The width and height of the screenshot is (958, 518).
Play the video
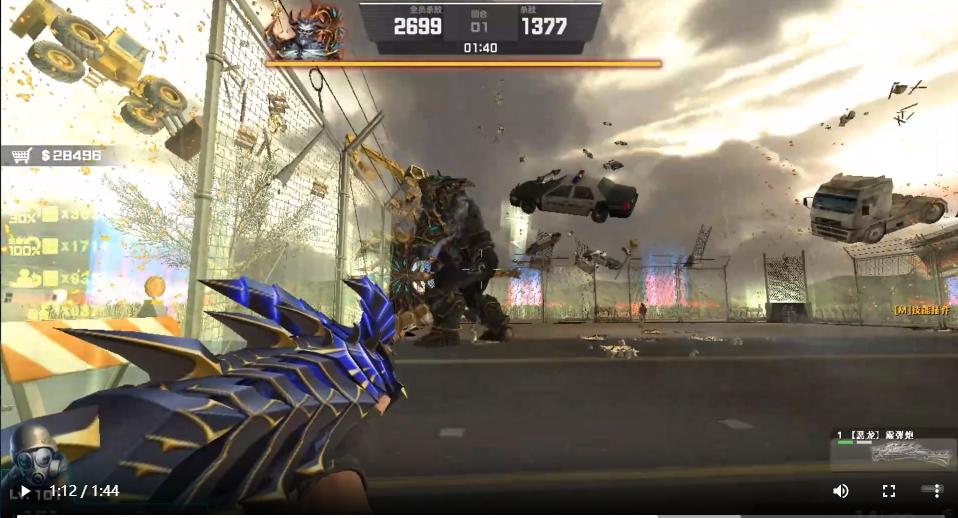24,491
